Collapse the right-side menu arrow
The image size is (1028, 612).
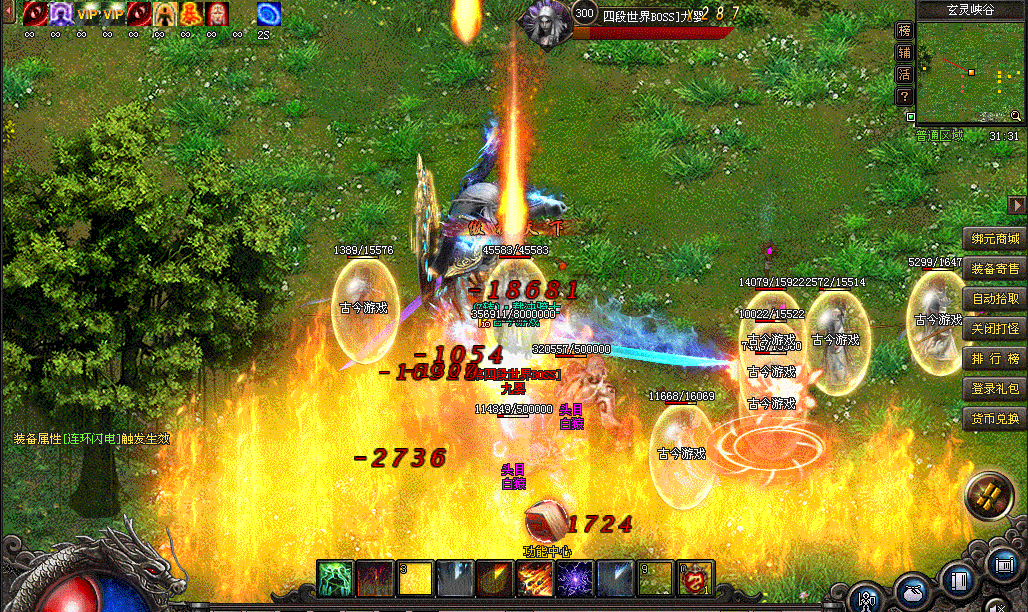pyautogui.click(x=1017, y=205)
